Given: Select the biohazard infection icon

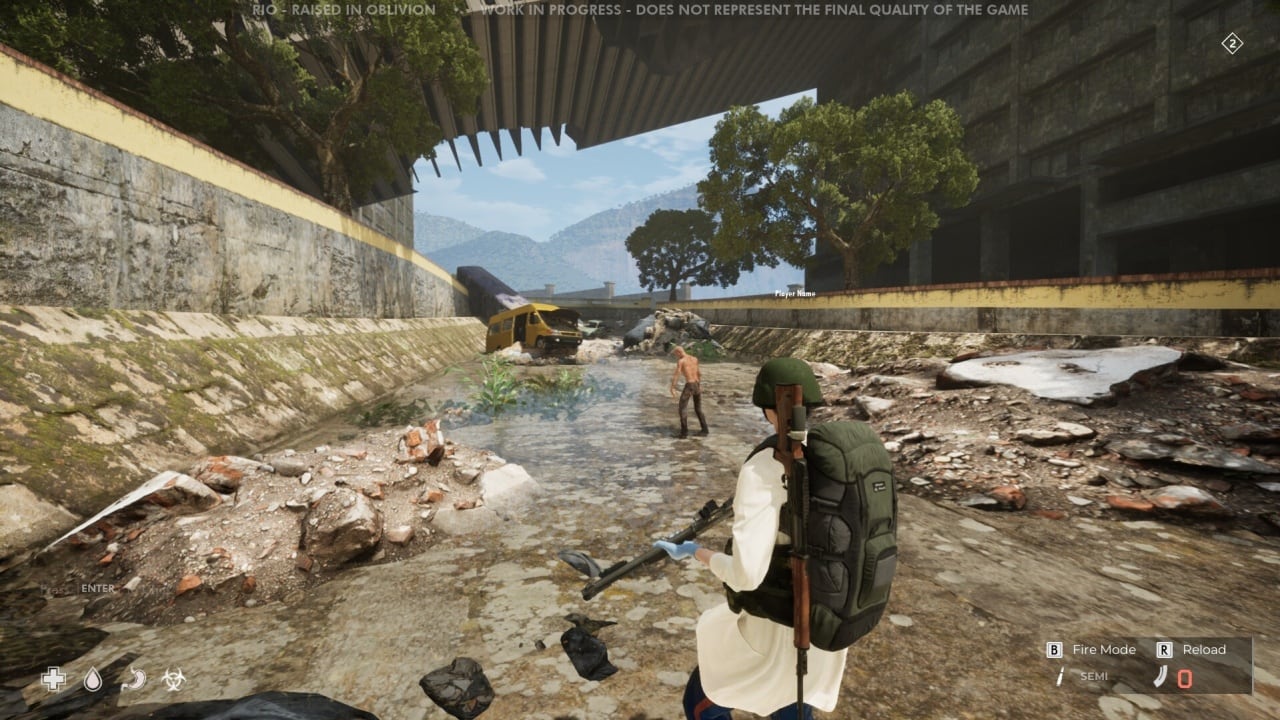Looking at the screenshot, I should [x=173, y=680].
